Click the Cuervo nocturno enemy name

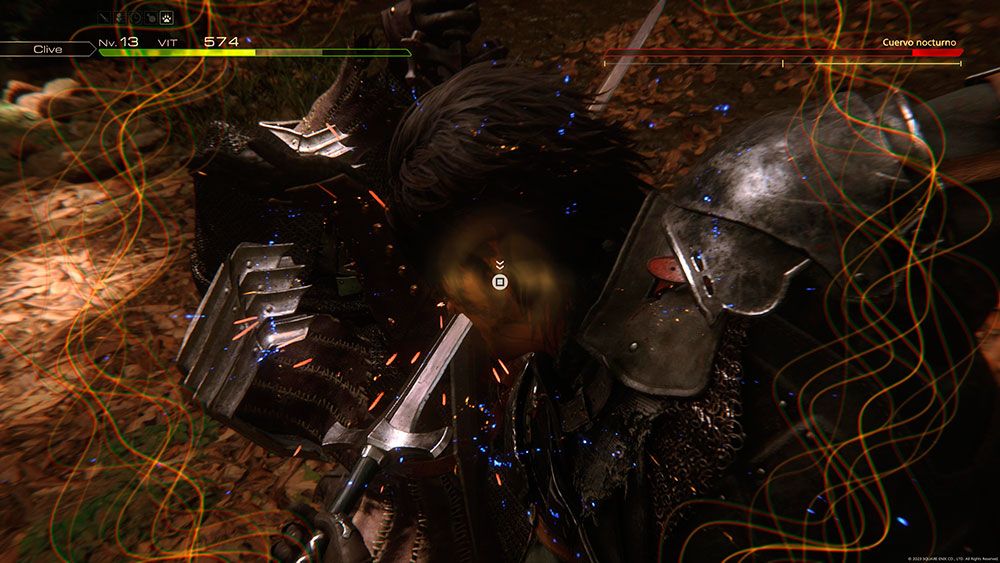coord(920,43)
